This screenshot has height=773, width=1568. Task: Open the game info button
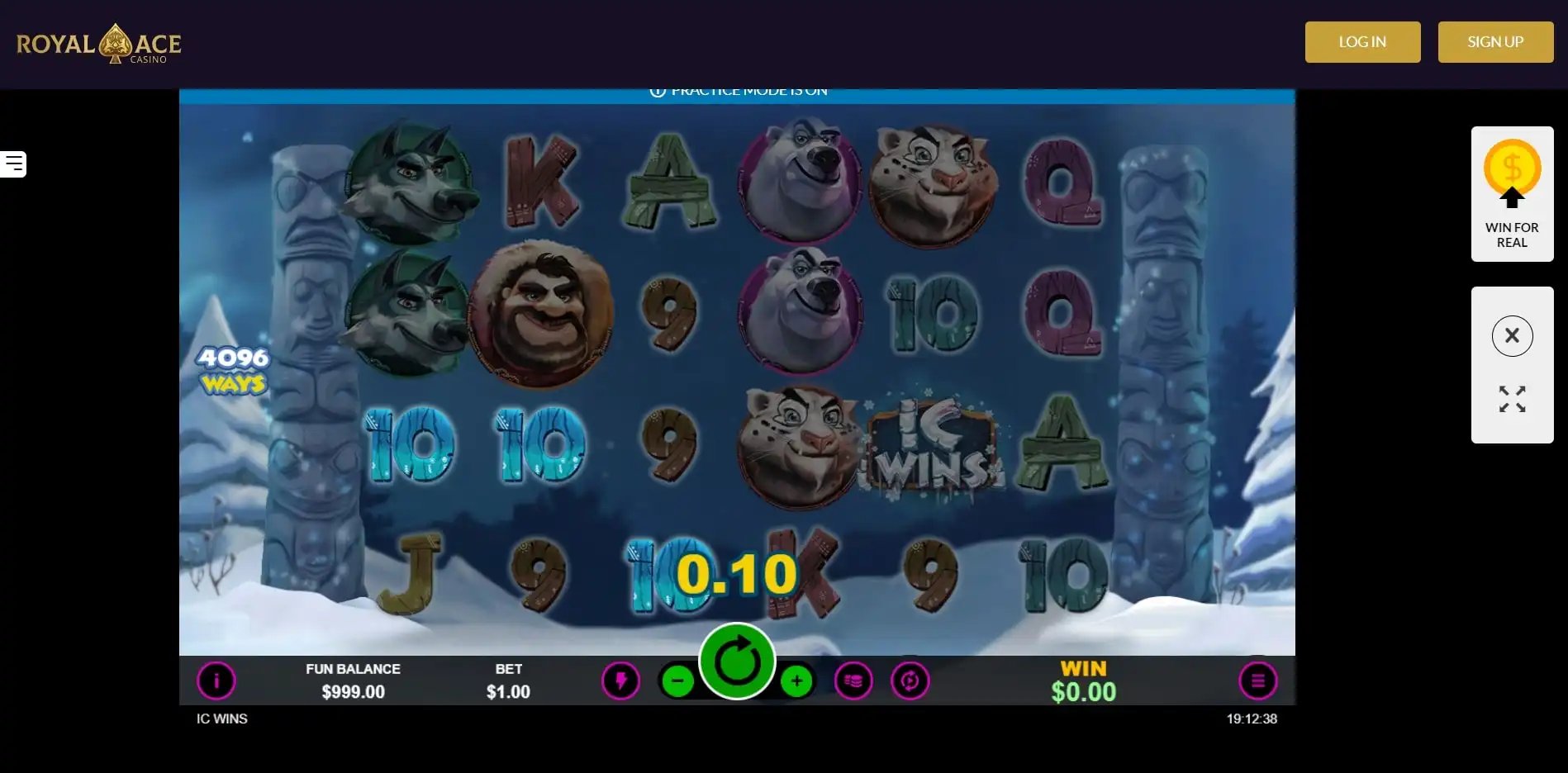[x=216, y=681]
